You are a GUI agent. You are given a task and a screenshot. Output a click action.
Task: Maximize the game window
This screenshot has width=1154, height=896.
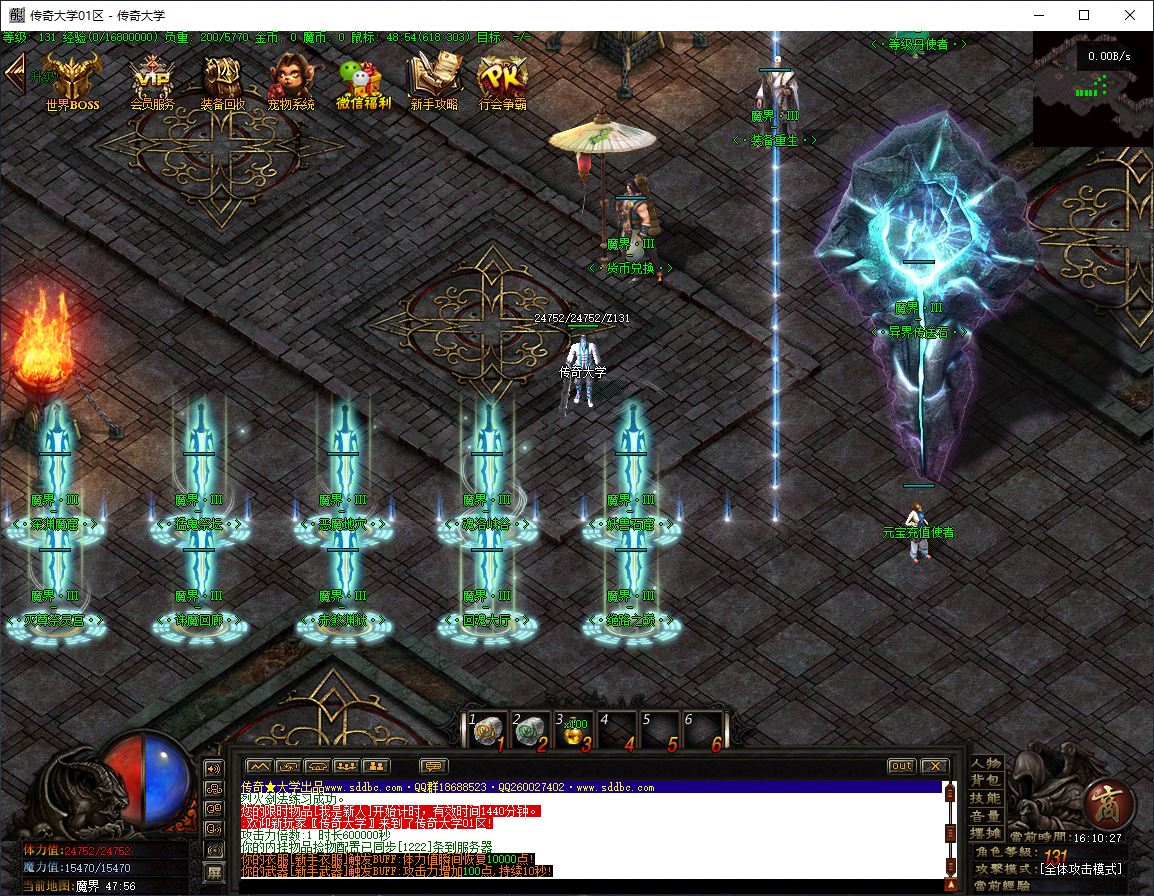point(1084,15)
